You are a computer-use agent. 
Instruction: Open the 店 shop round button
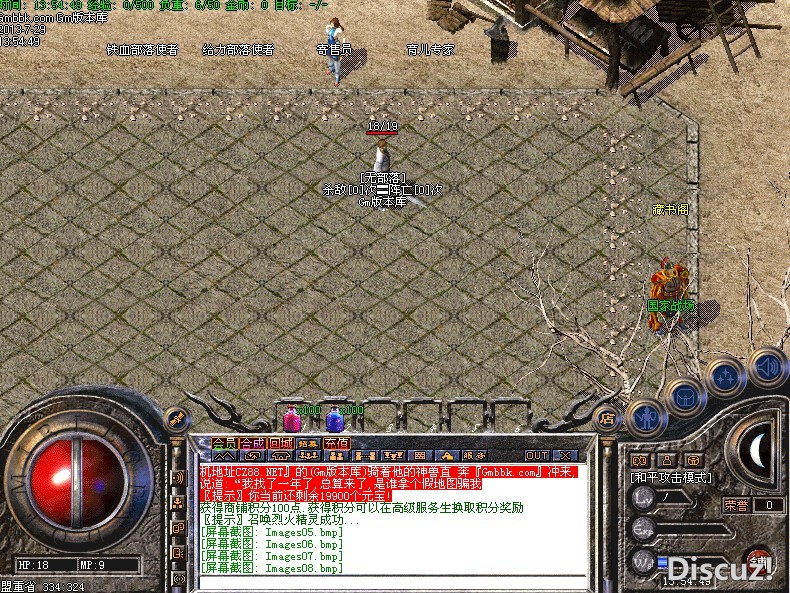click(605, 418)
